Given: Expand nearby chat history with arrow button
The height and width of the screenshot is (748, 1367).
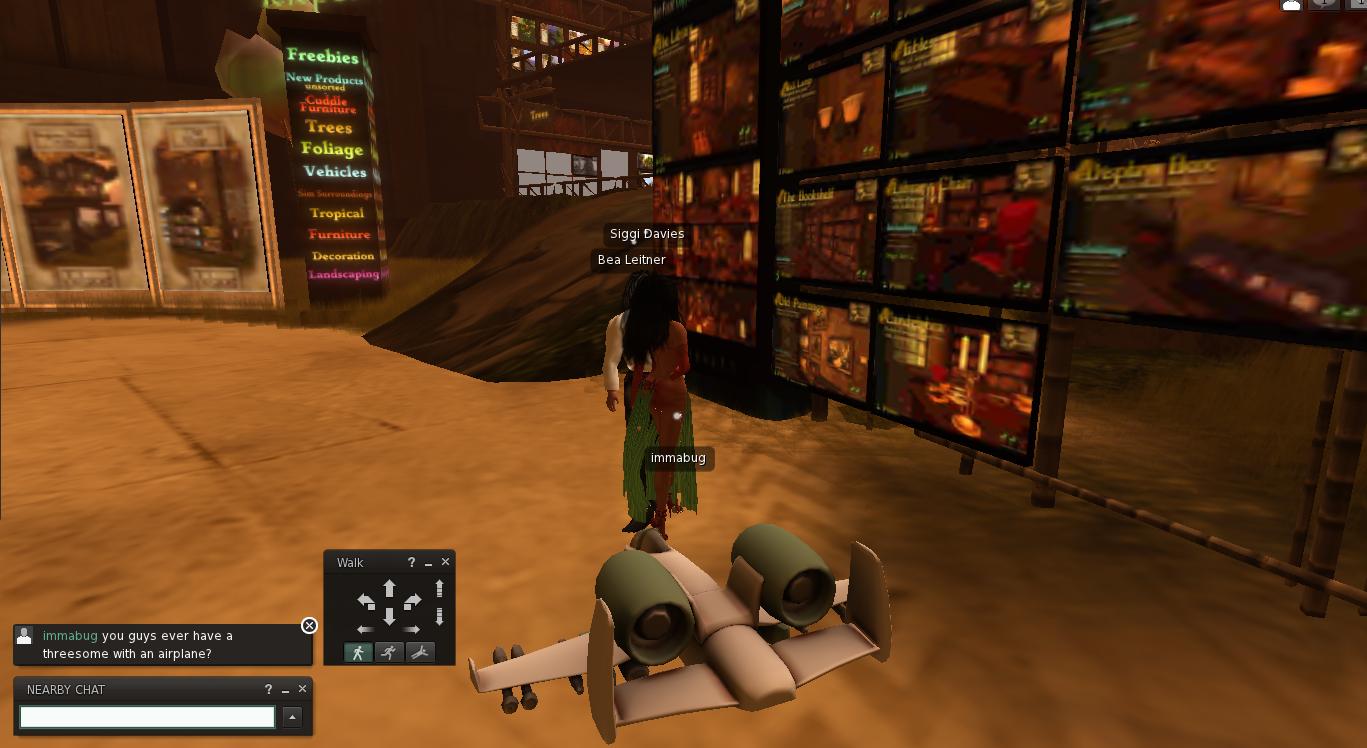Looking at the screenshot, I should [292, 717].
